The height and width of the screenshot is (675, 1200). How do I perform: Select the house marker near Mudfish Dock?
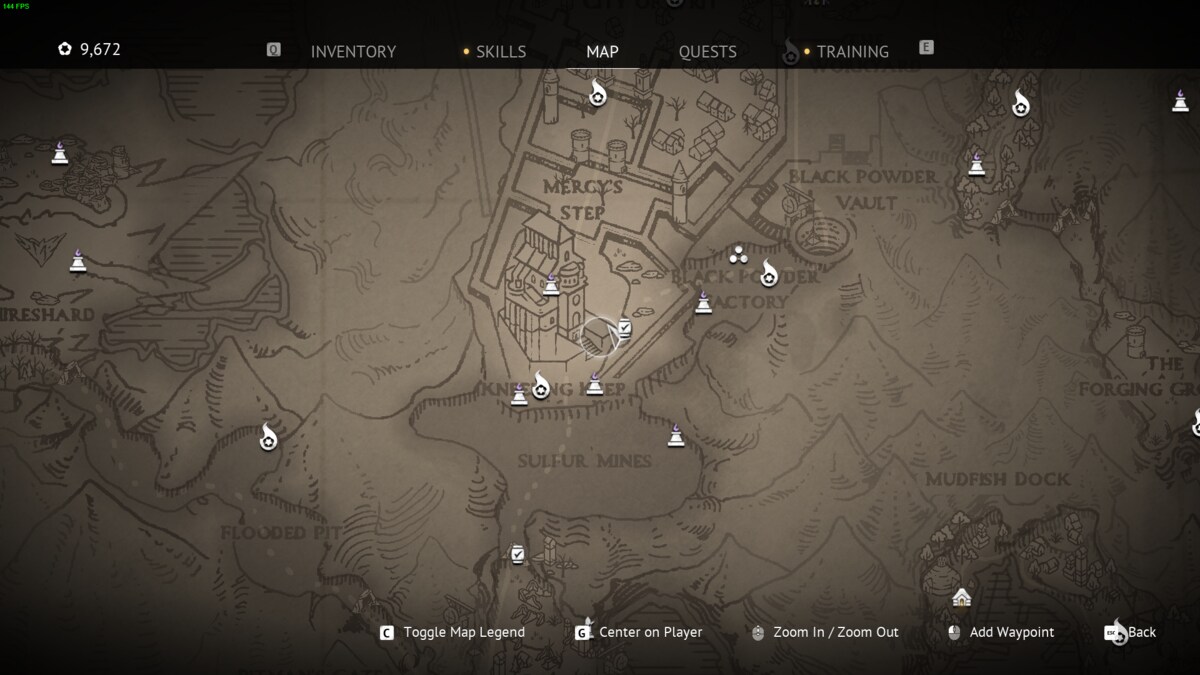click(962, 597)
